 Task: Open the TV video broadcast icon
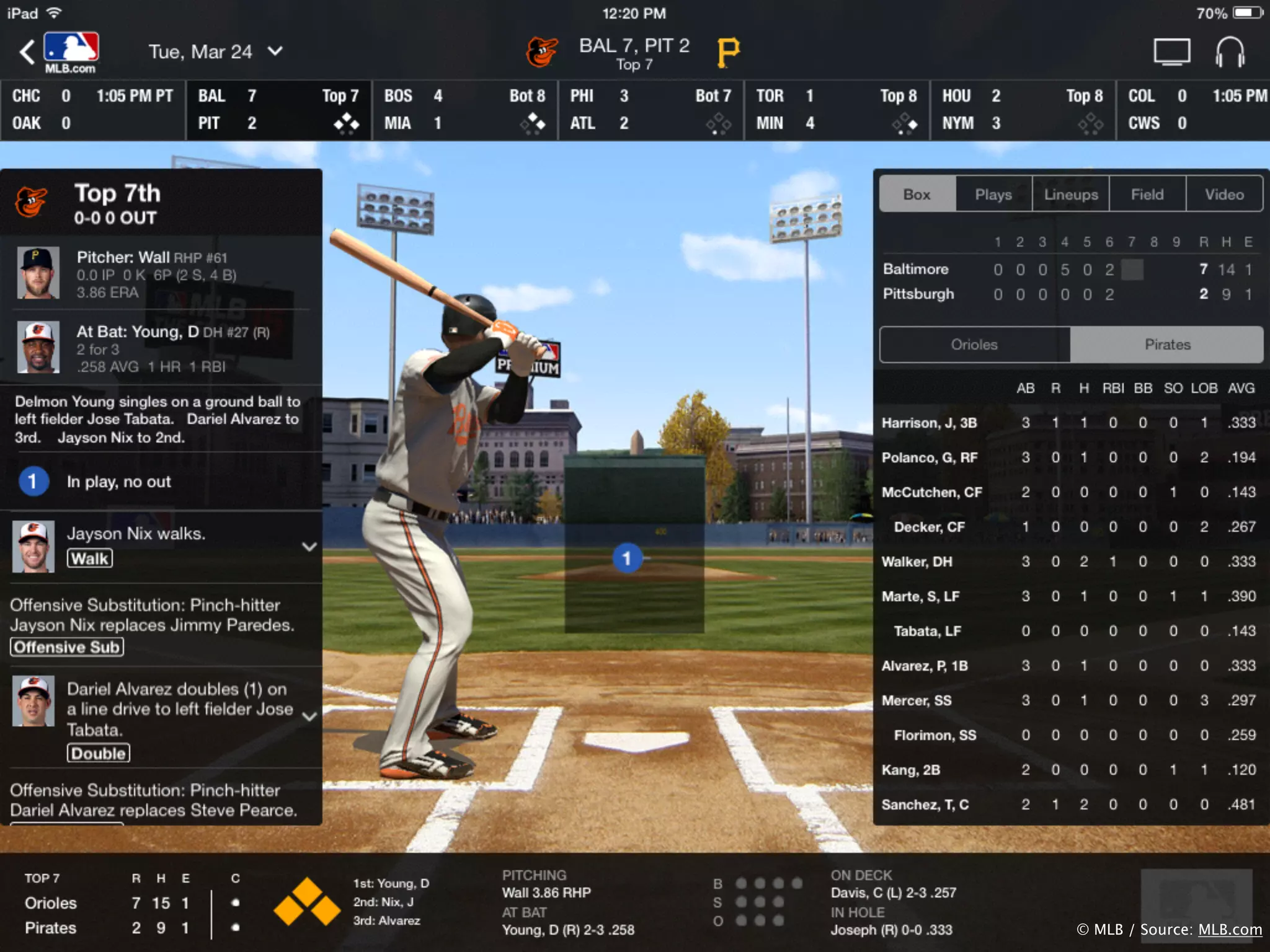[x=1171, y=52]
